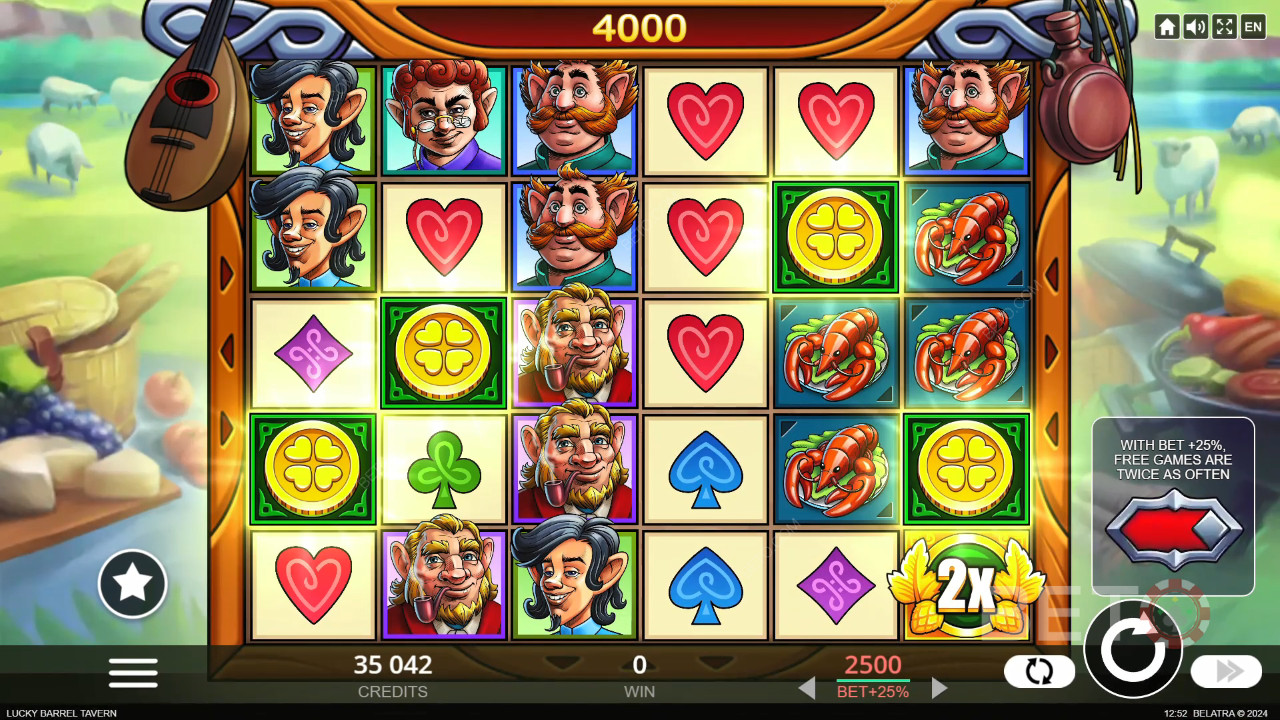Image resolution: width=1280 pixels, height=720 pixels.
Task: Change the language using the EN button
Action: [x=1253, y=27]
